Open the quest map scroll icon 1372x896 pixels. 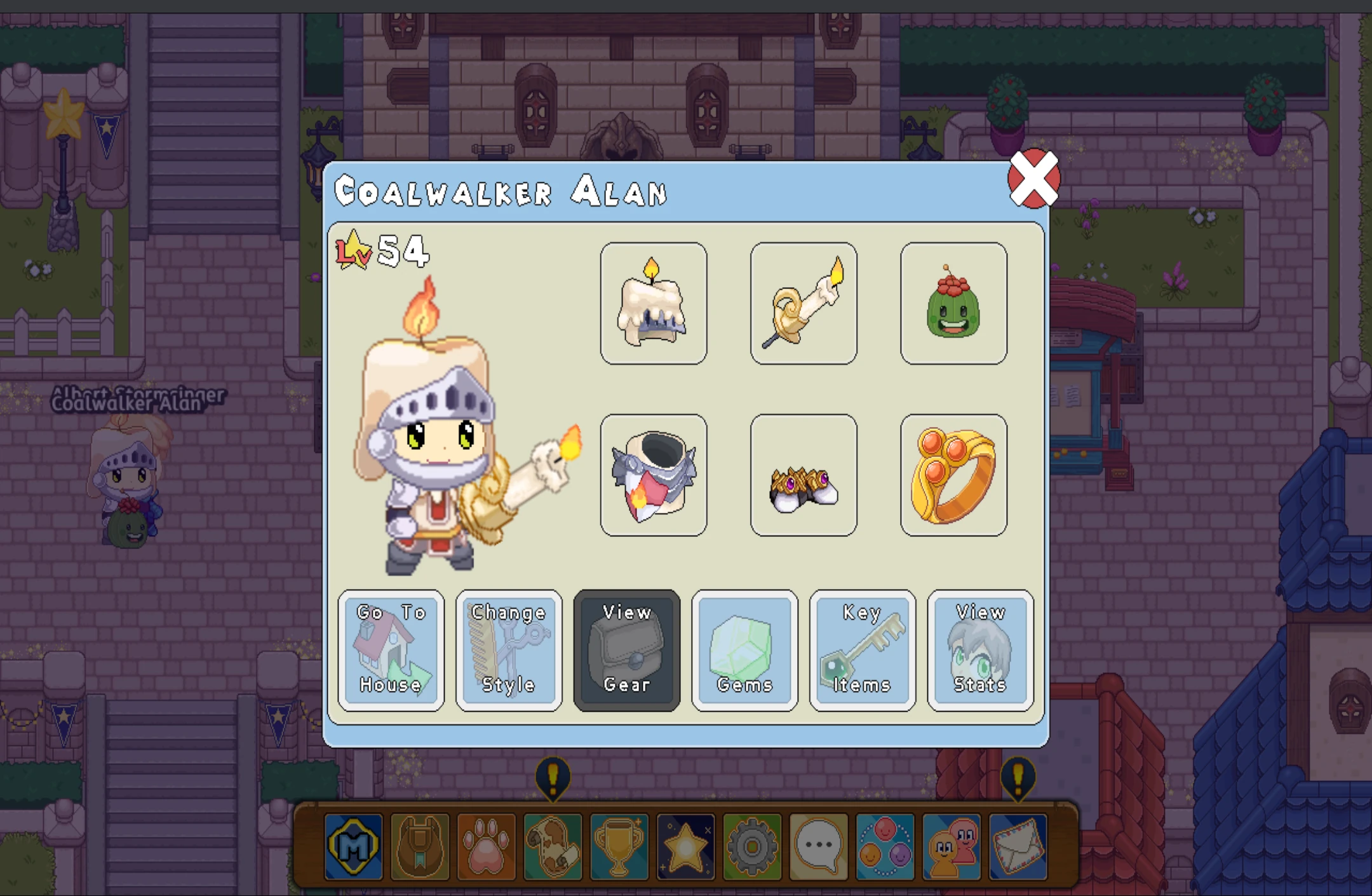click(553, 847)
